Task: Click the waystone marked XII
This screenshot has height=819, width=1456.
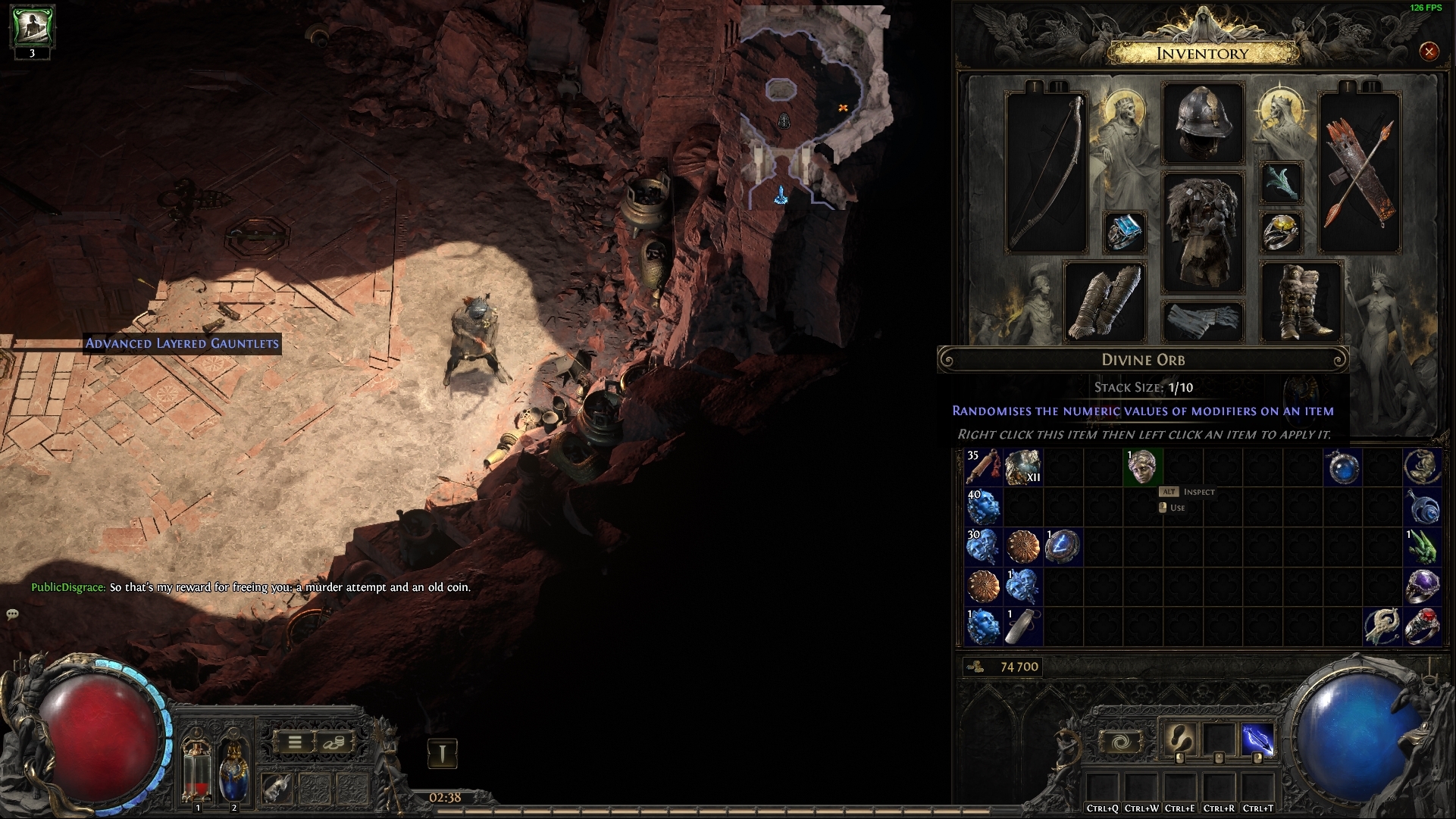Action: pos(1023,467)
